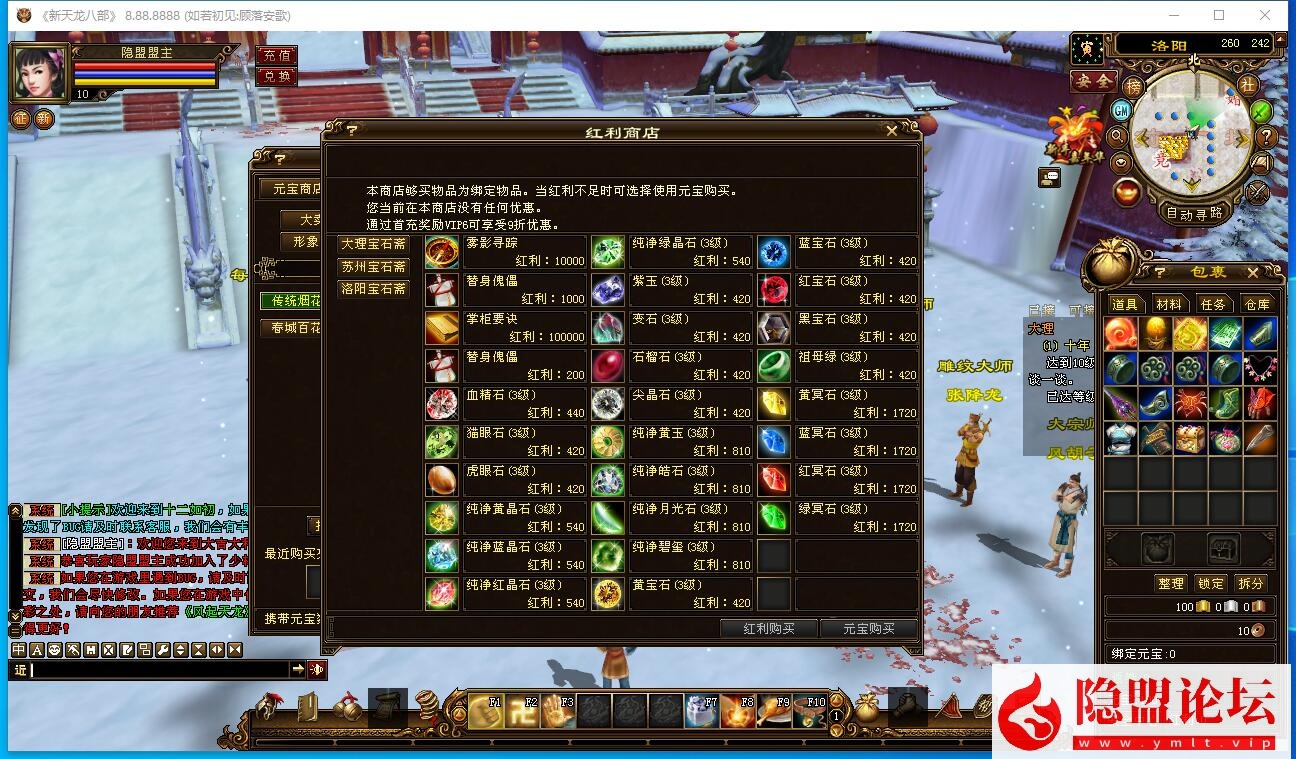Toggle the 锁定 lock button in the backpack panel
The width and height of the screenshot is (1296, 759).
pyautogui.click(x=1210, y=583)
